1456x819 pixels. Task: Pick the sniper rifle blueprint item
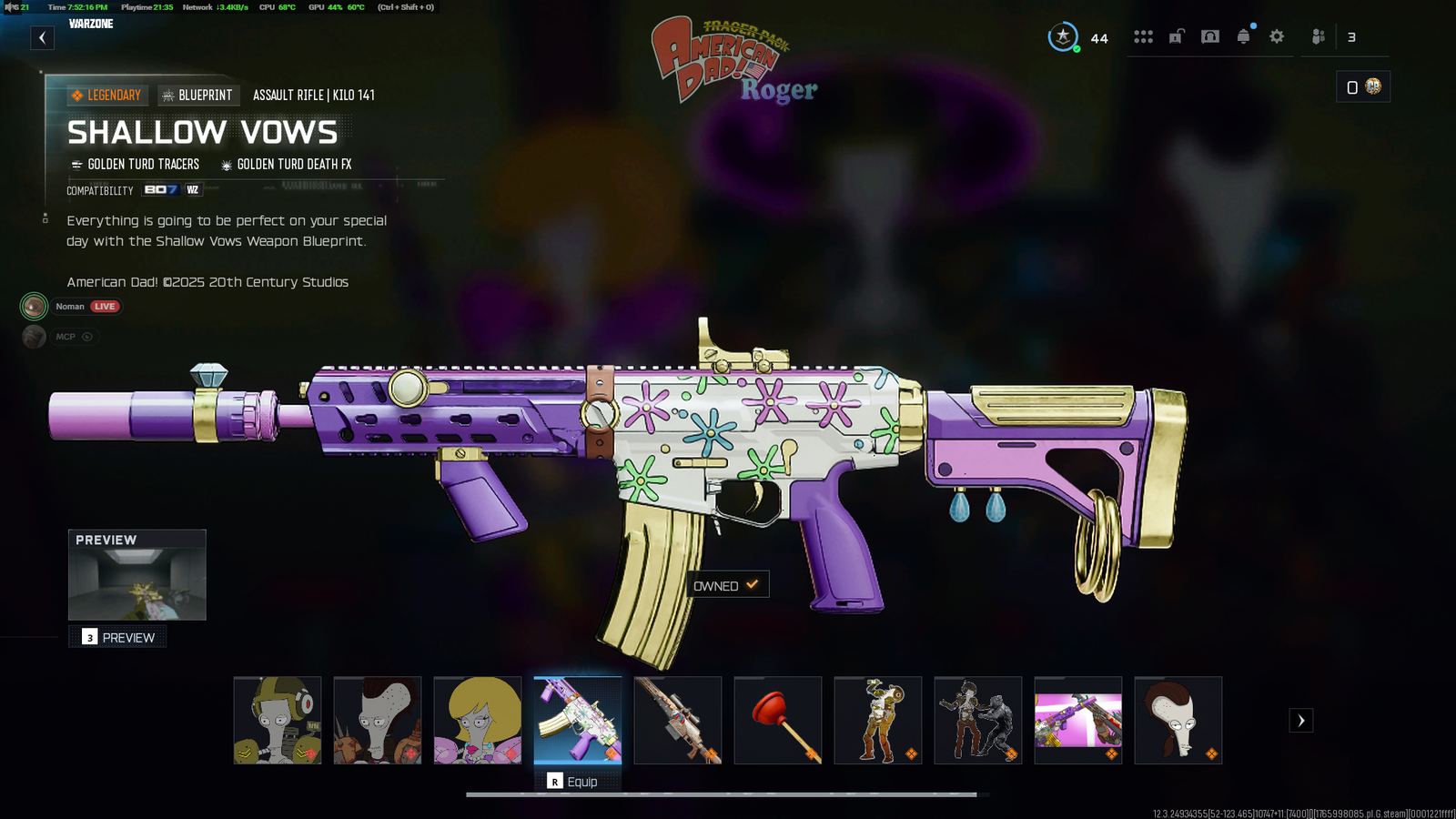tap(678, 720)
